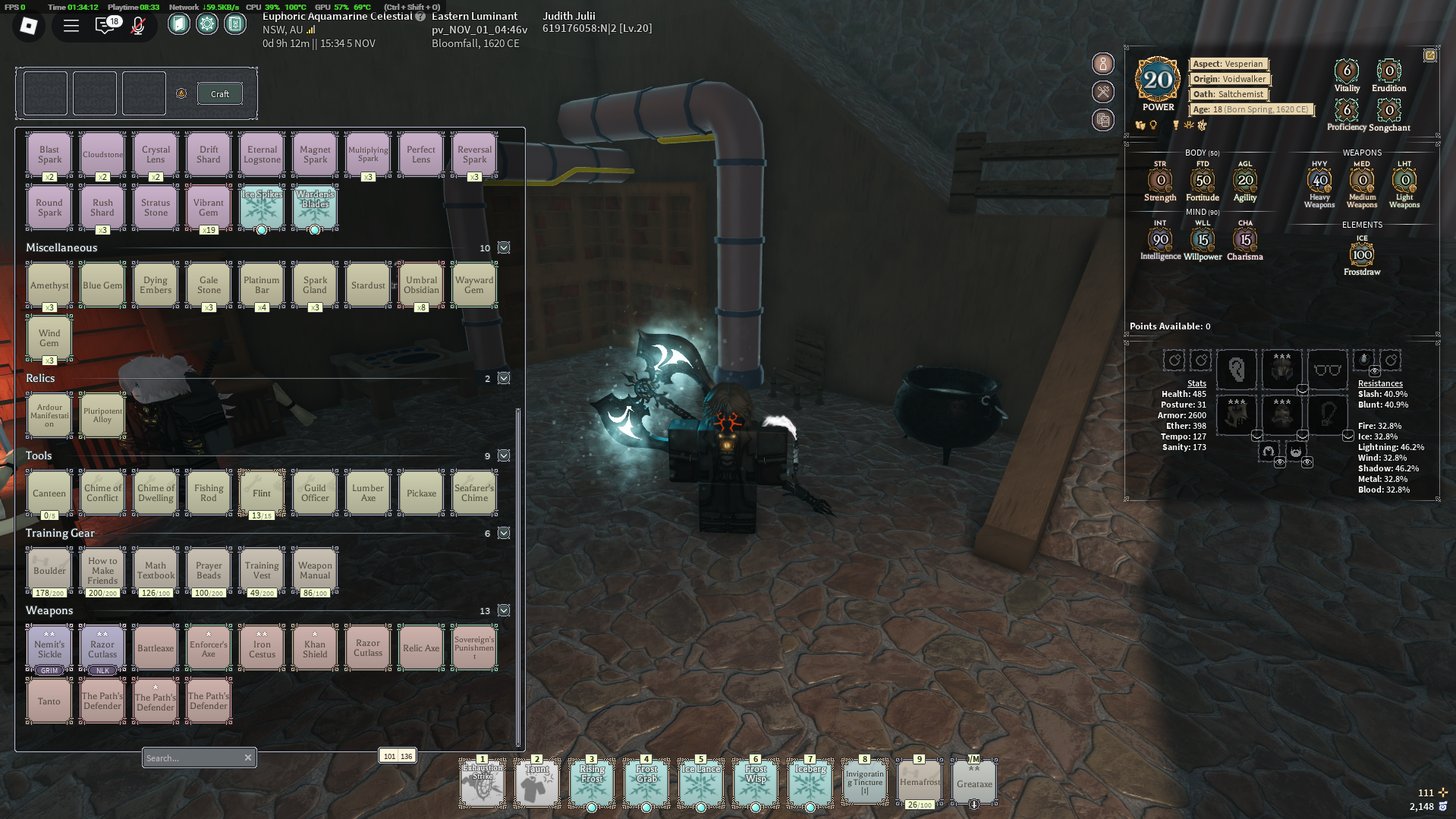Clear the inventory search box
The image size is (1456, 819).
coord(247,758)
